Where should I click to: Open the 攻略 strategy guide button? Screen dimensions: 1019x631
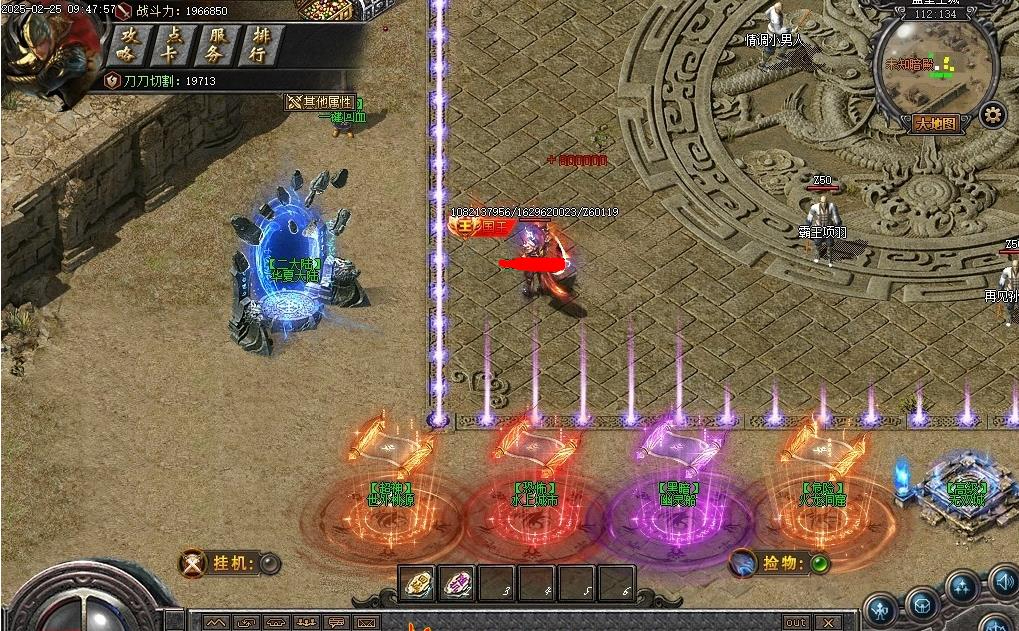(126, 45)
